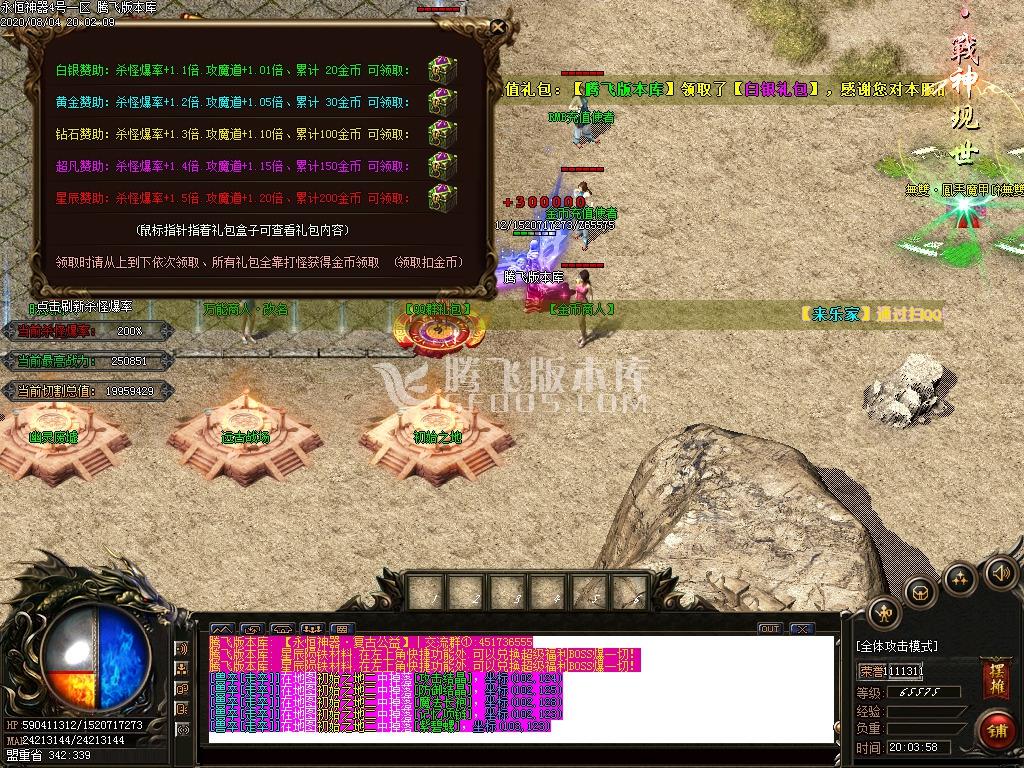1024x768 pixels.
Task: Open the 摆摊 stall banner button
Action: click(x=994, y=672)
